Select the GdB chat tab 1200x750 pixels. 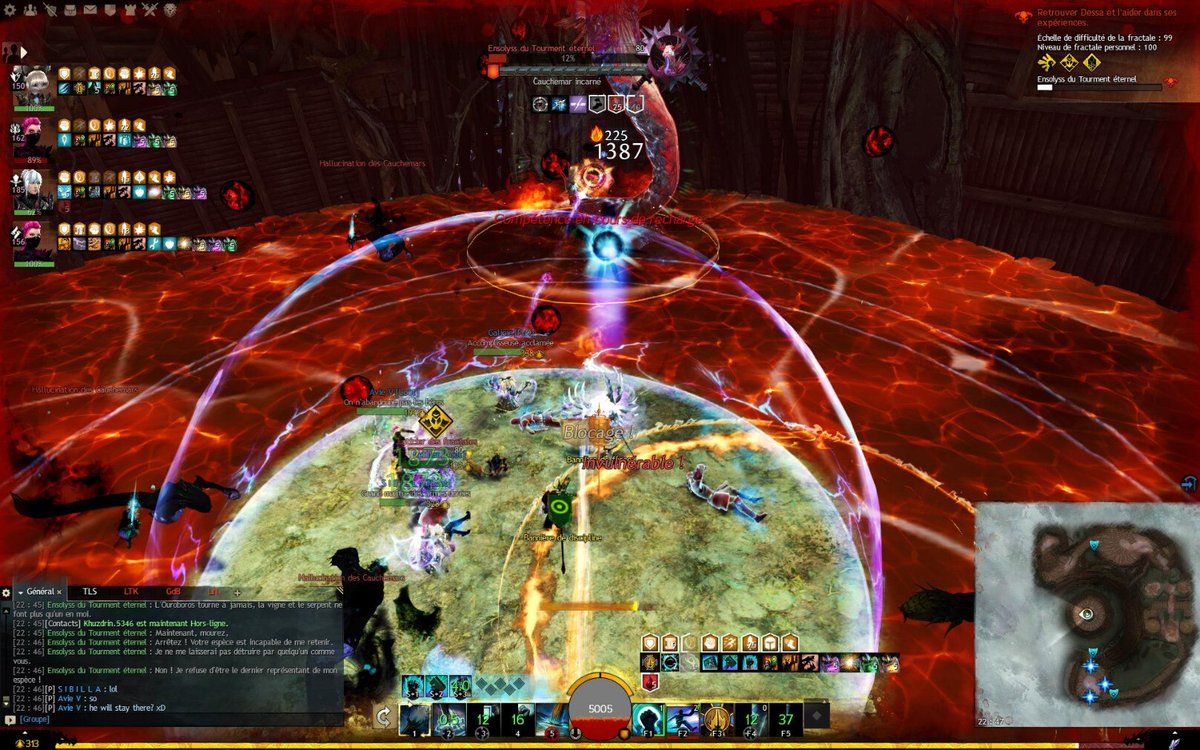coord(173,592)
